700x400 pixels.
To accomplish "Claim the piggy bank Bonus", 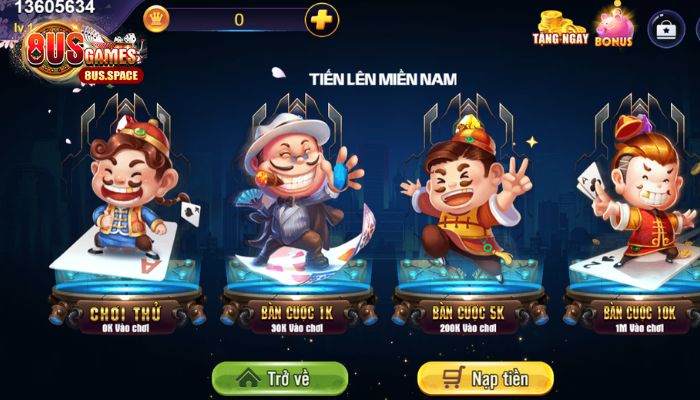I will [x=613, y=28].
